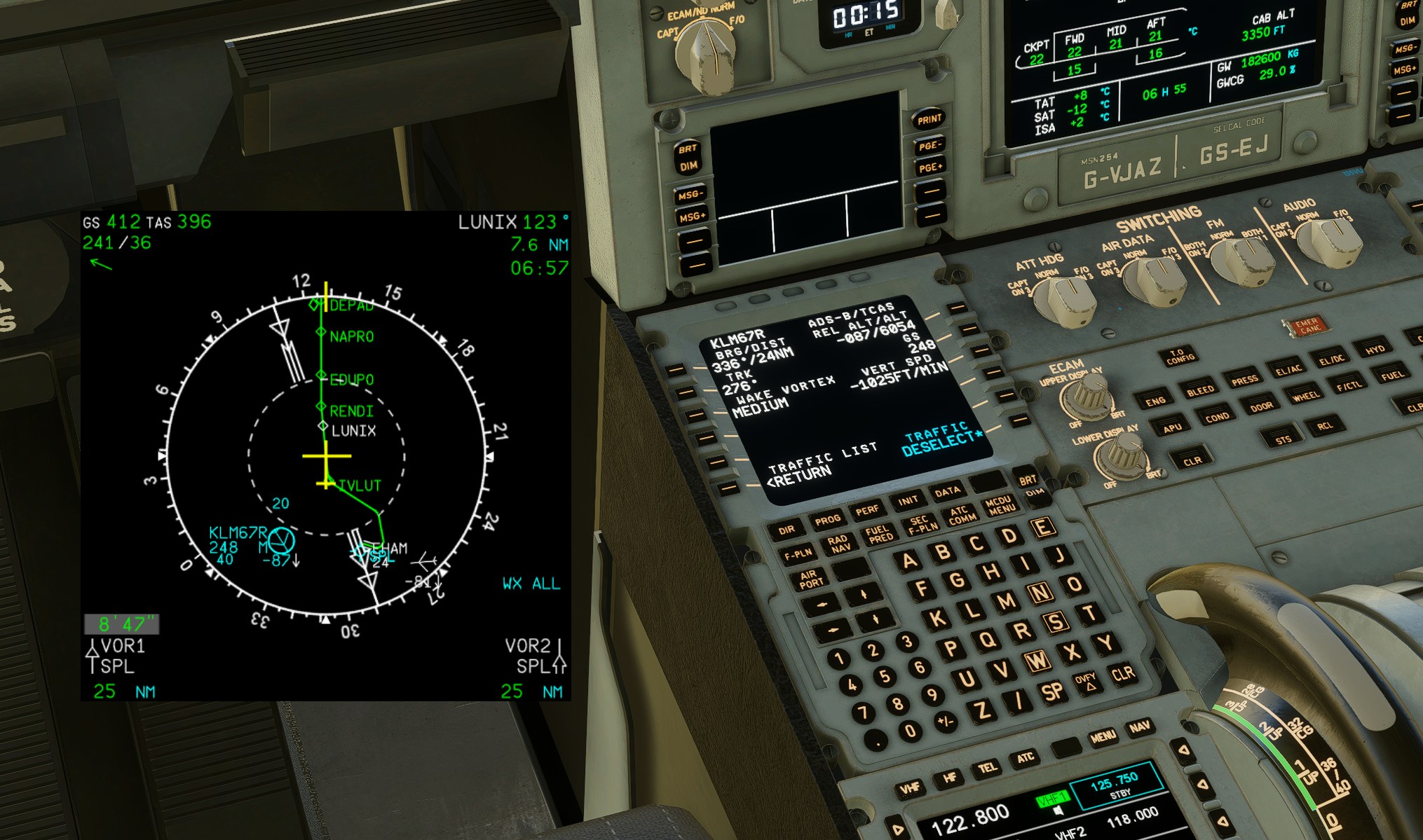Click the PRINT button on the DCDU
This screenshot has height=840, width=1423.
929,120
